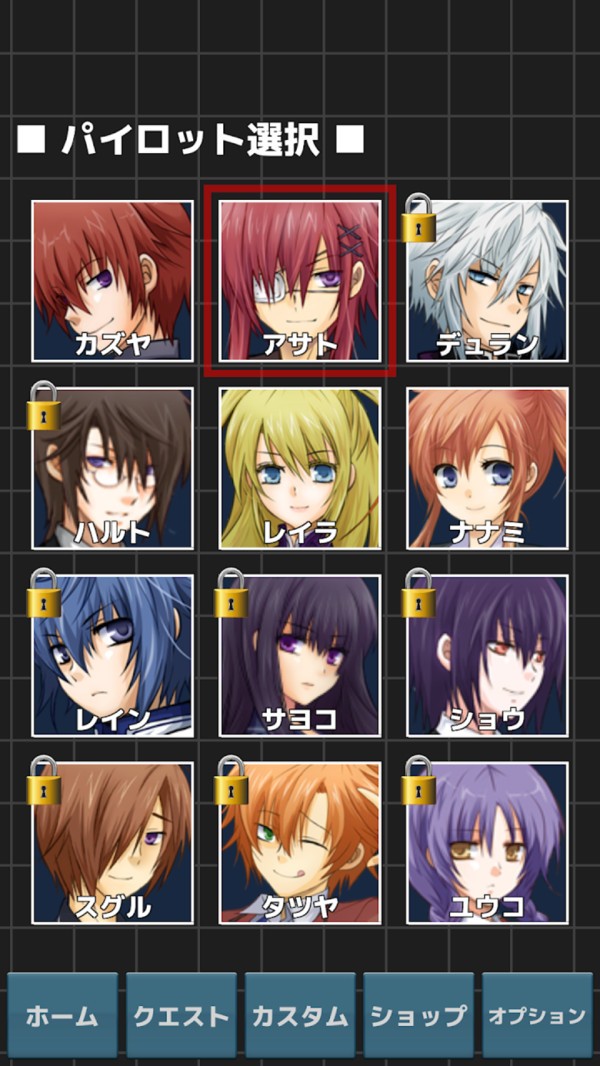This screenshot has height=1066, width=600.
Task: Open the クエスト menu
Action: (x=181, y=1015)
